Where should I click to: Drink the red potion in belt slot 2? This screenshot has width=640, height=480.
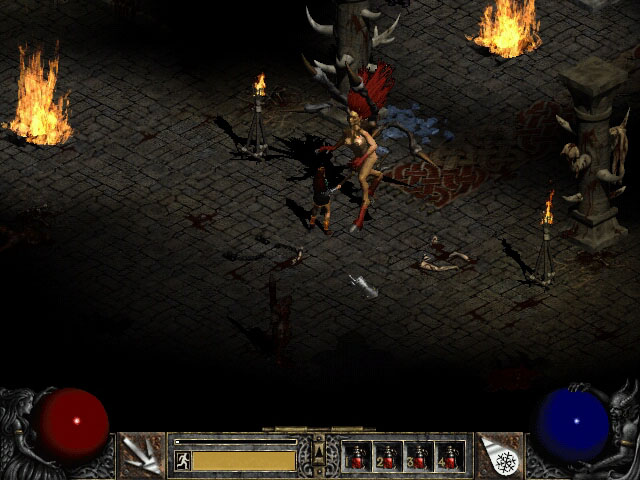[x=388, y=457]
